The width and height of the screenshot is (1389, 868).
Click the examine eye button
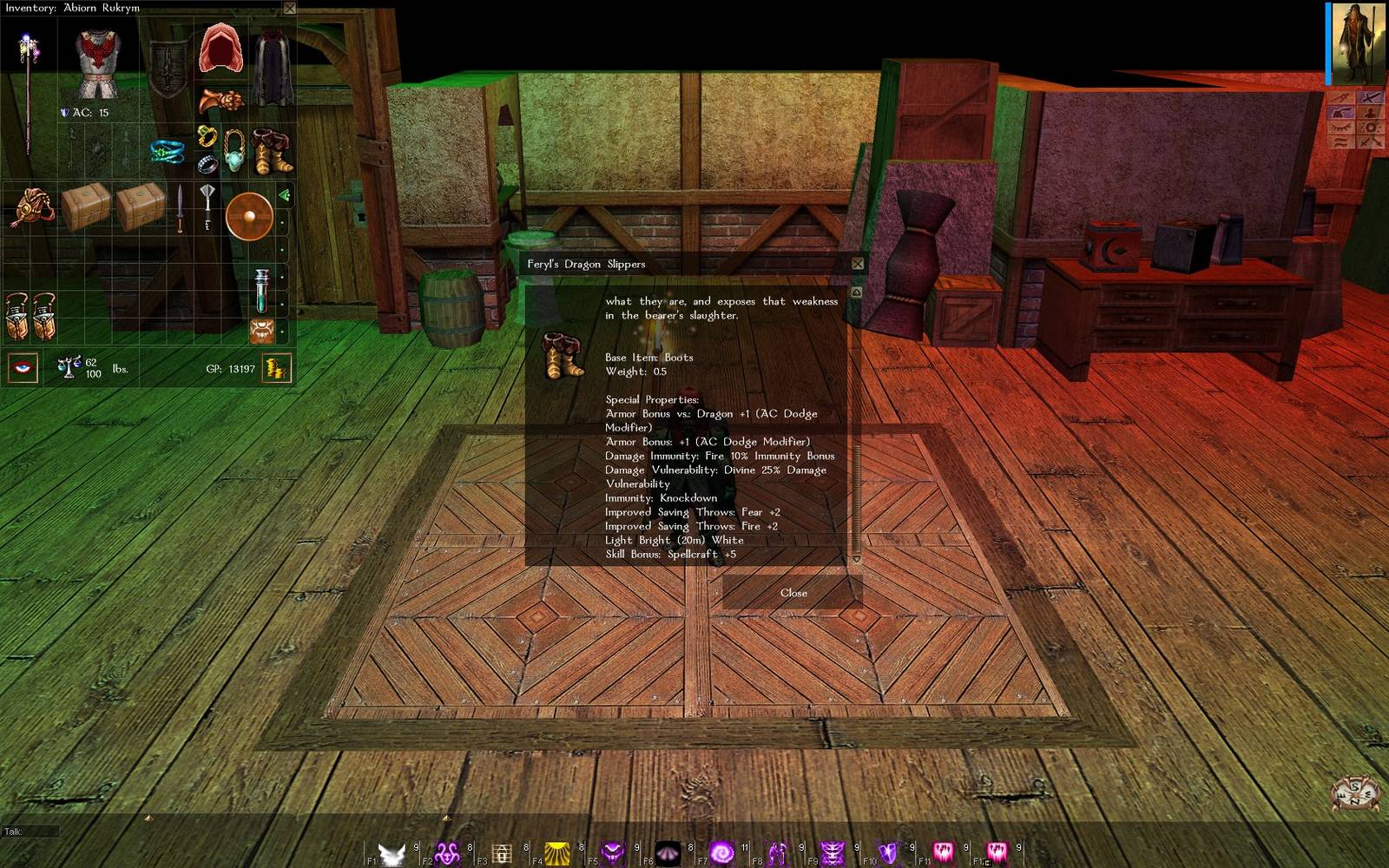(x=23, y=368)
